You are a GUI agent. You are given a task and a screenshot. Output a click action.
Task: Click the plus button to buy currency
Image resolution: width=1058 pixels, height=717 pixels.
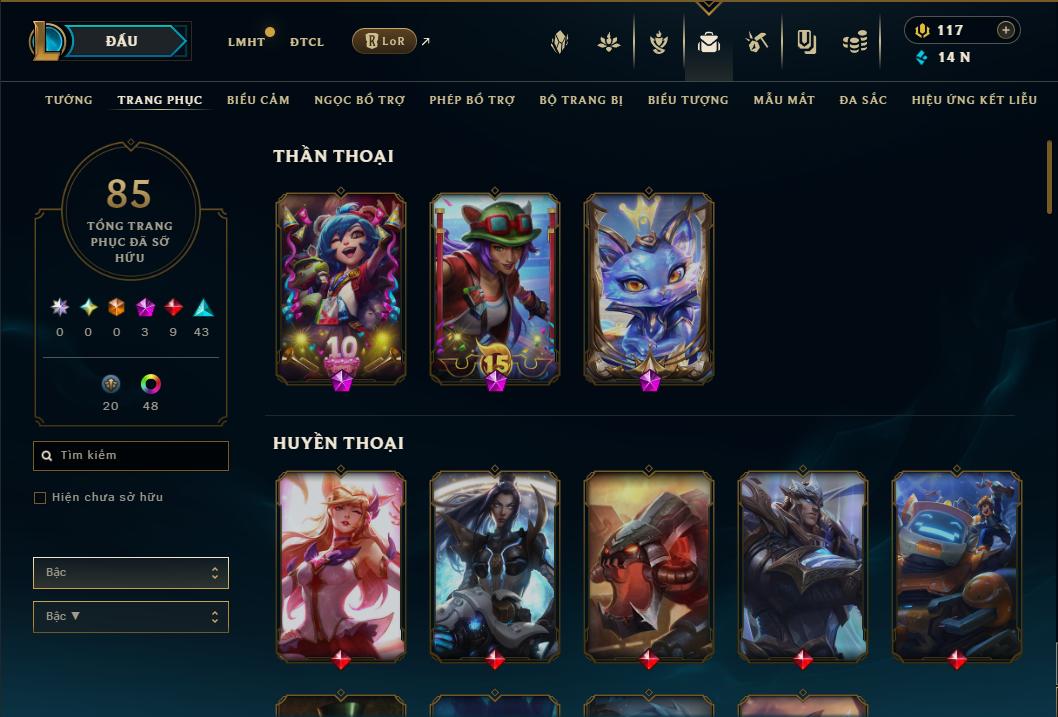(1006, 30)
